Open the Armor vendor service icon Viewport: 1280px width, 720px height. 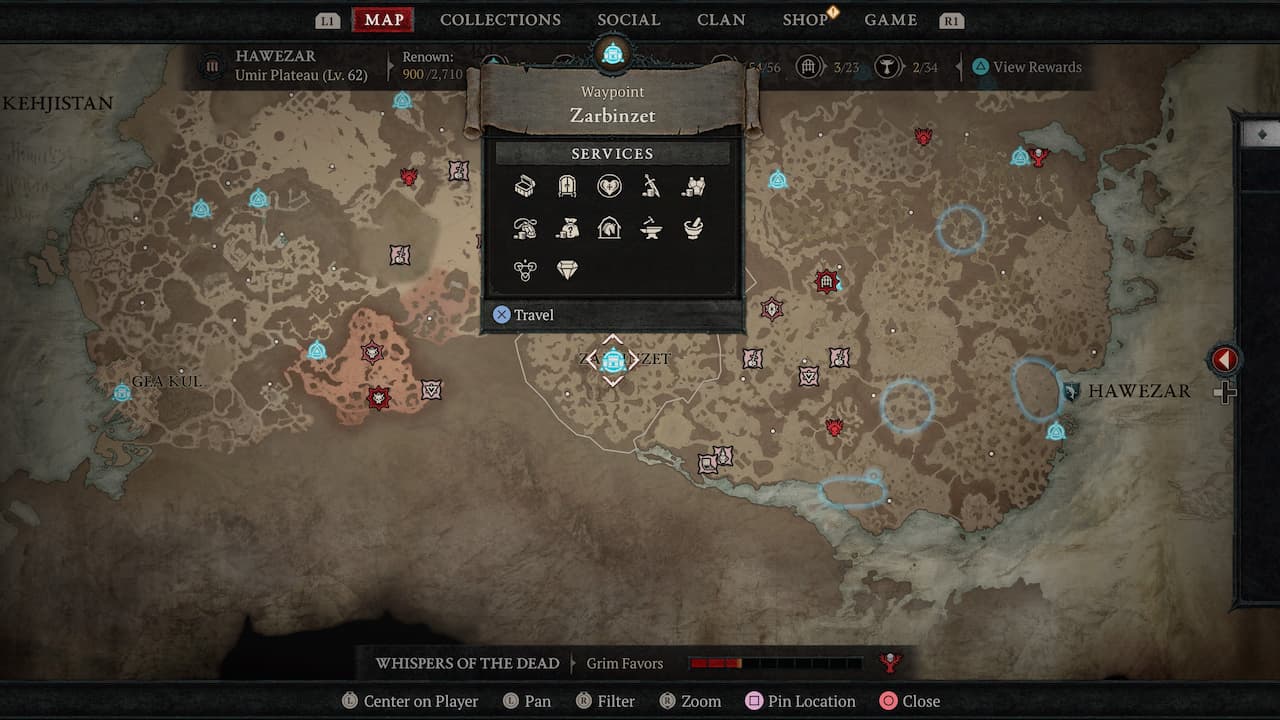pyautogui.click(x=693, y=186)
